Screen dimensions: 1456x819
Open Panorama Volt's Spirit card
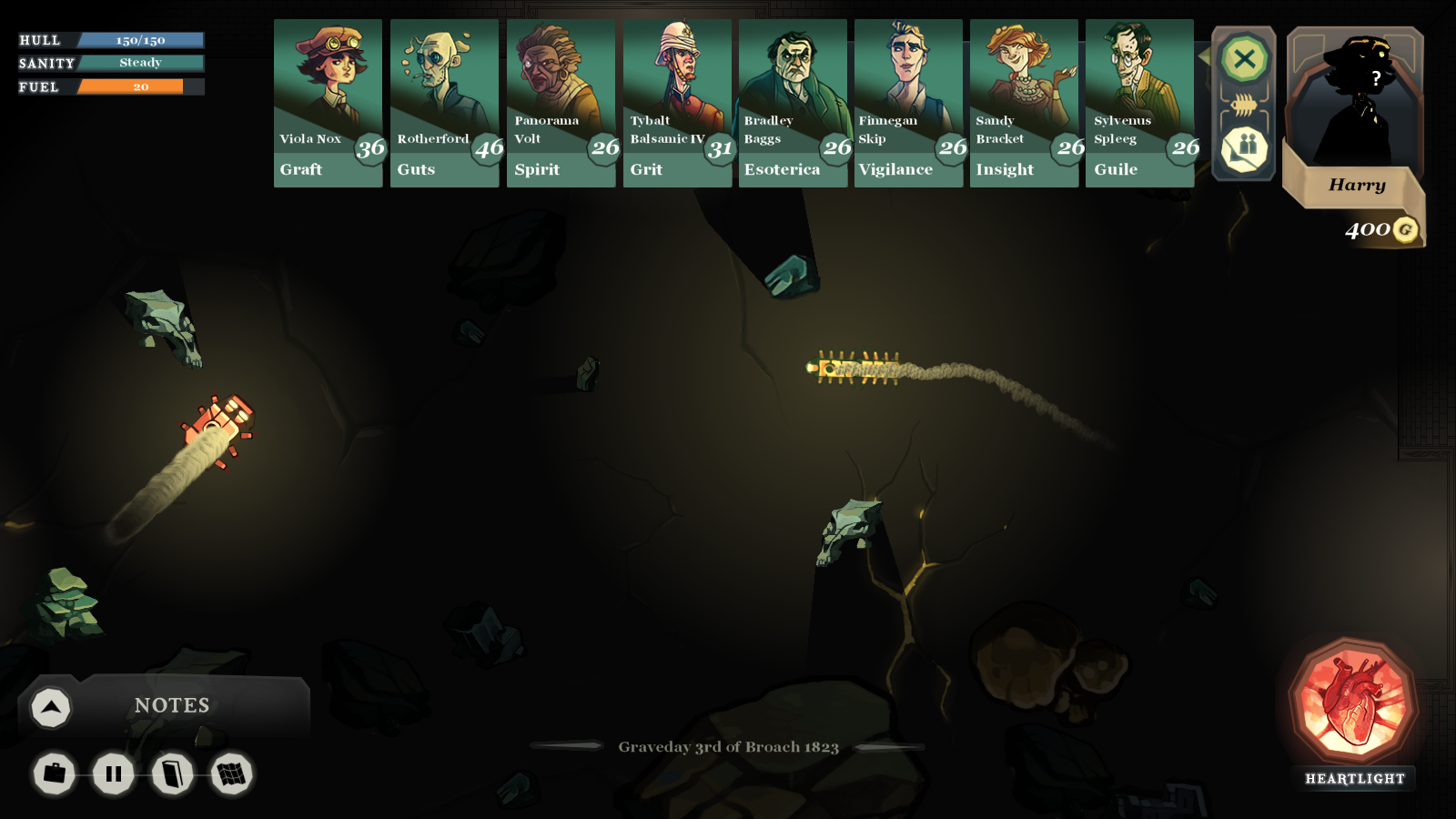tap(561, 103)
